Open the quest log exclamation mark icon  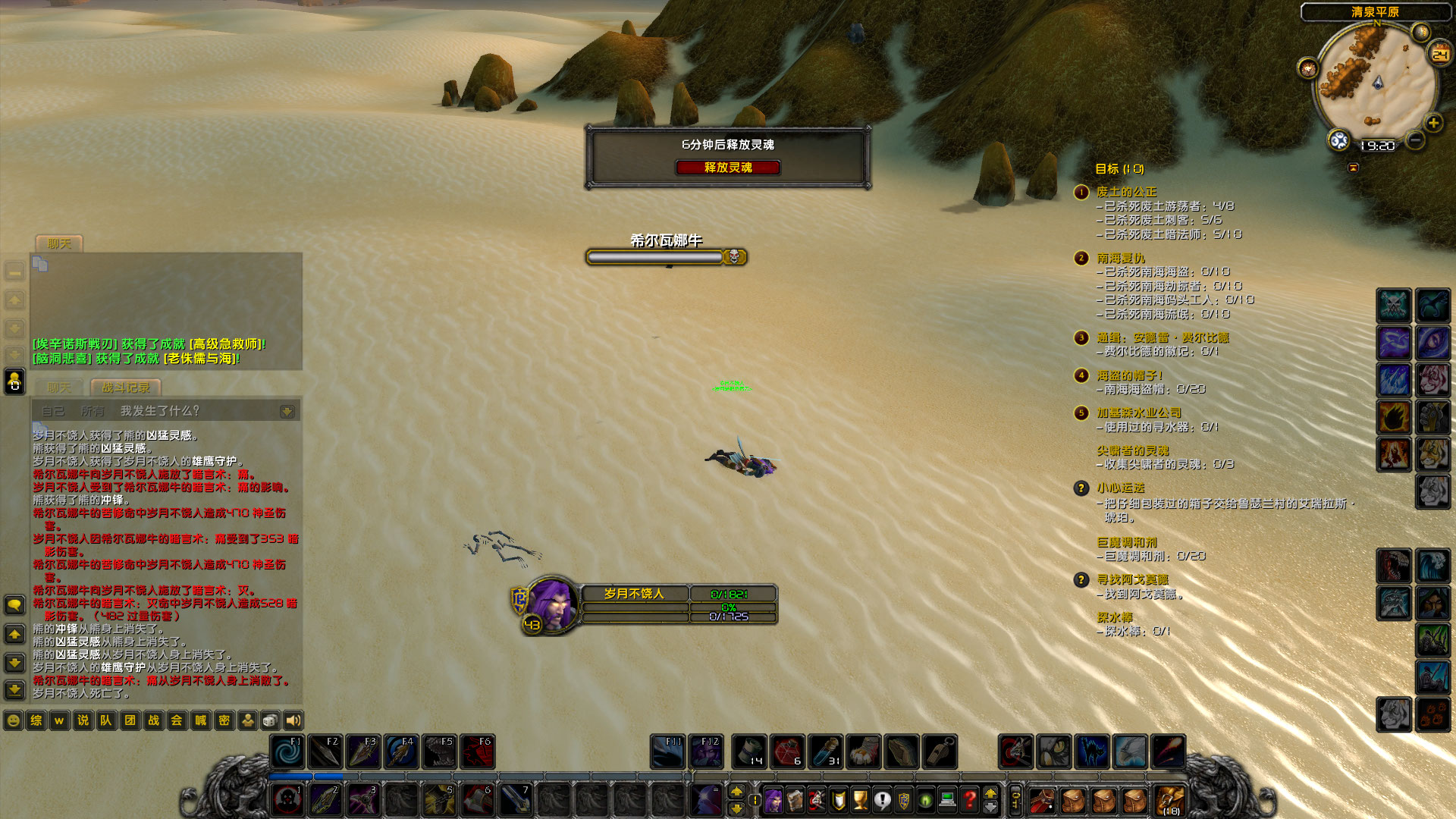[x=882, y=800]
